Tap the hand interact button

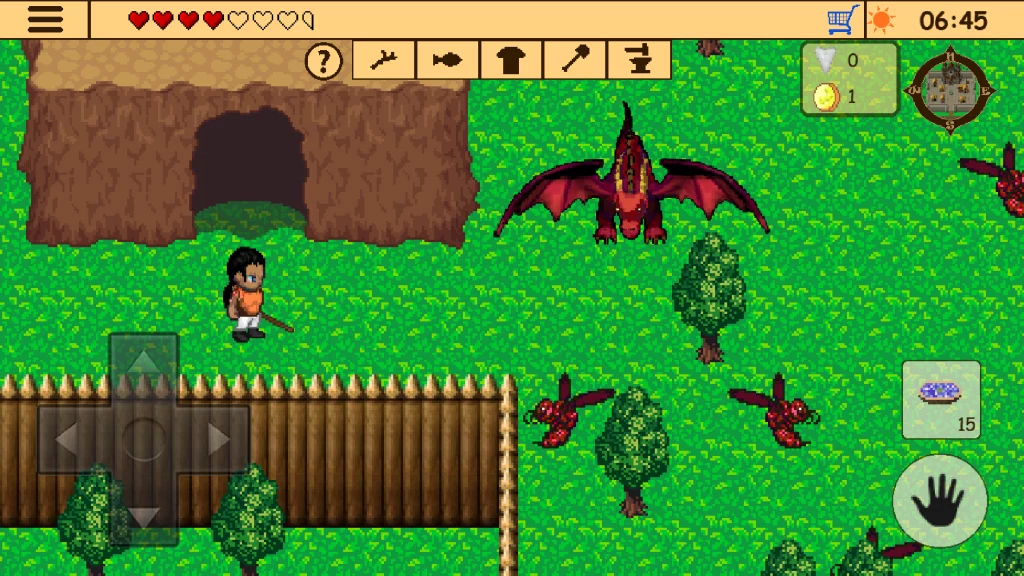pyautogui.click(x=940, y=500)
